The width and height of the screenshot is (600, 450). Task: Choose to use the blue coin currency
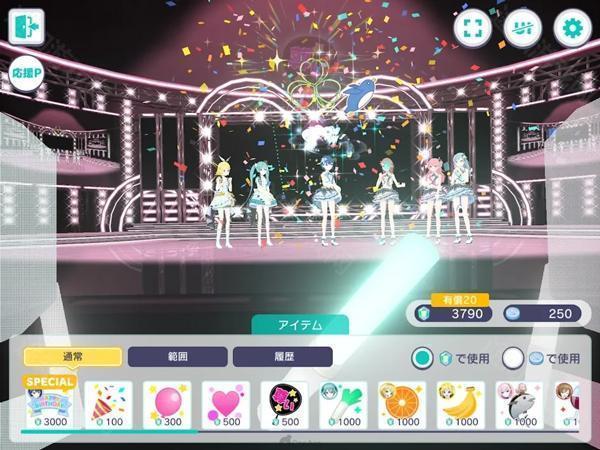click(x=515, y=356)
